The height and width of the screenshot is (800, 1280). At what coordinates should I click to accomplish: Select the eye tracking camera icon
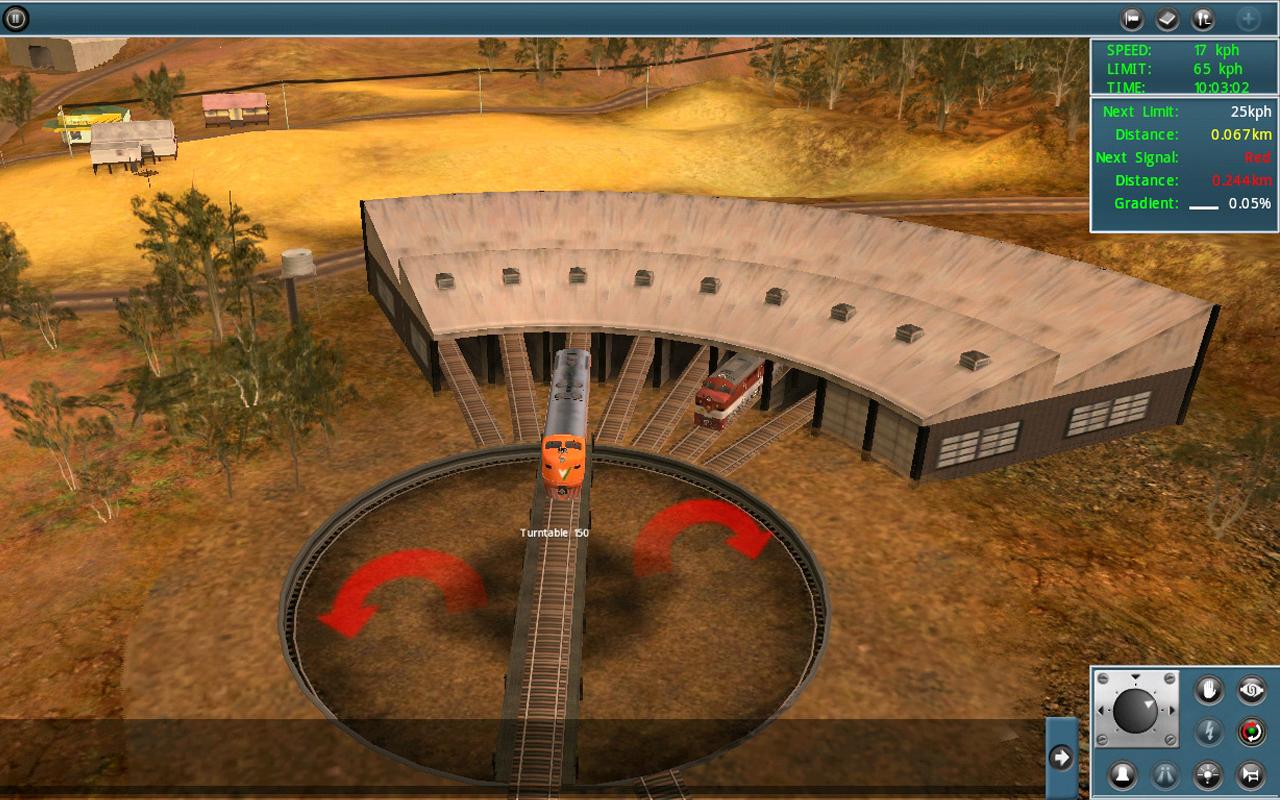(x=1253, y=690)
